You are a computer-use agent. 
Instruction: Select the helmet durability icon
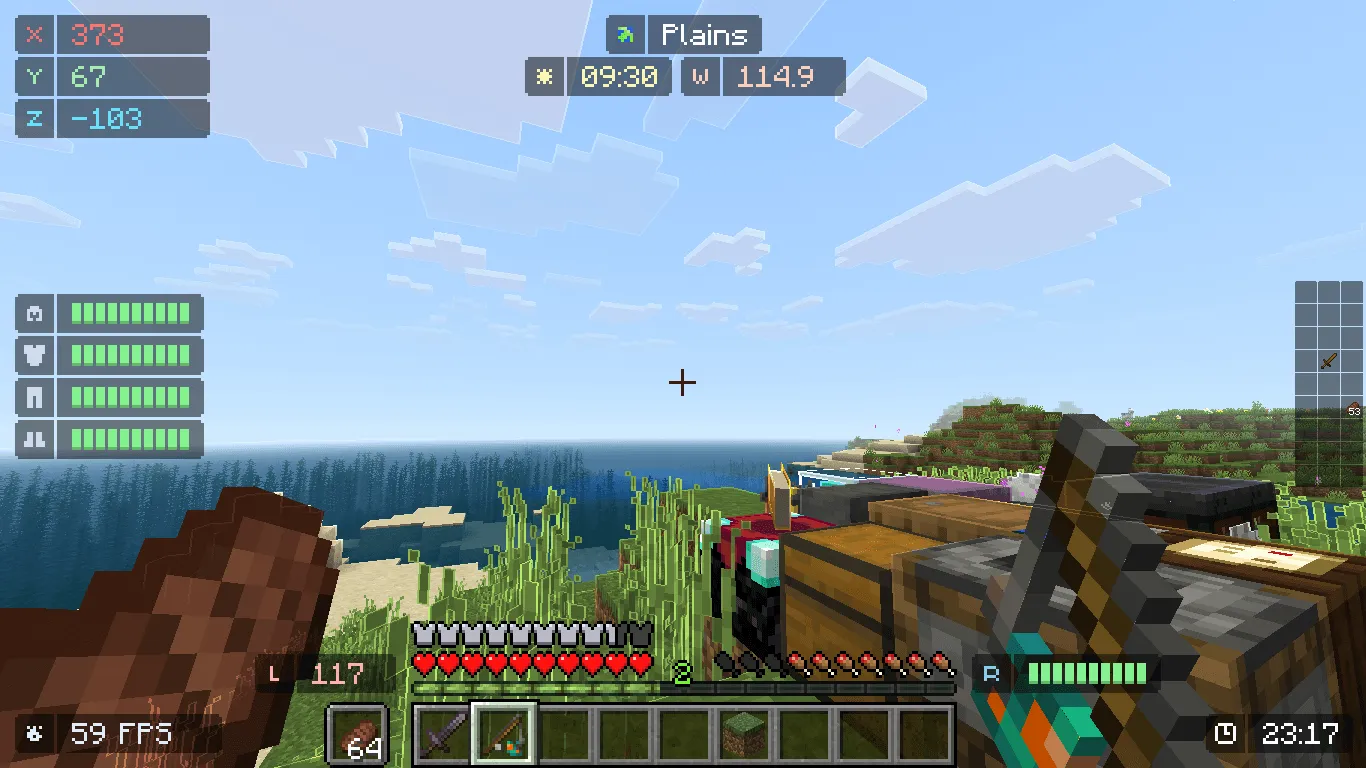33,313
